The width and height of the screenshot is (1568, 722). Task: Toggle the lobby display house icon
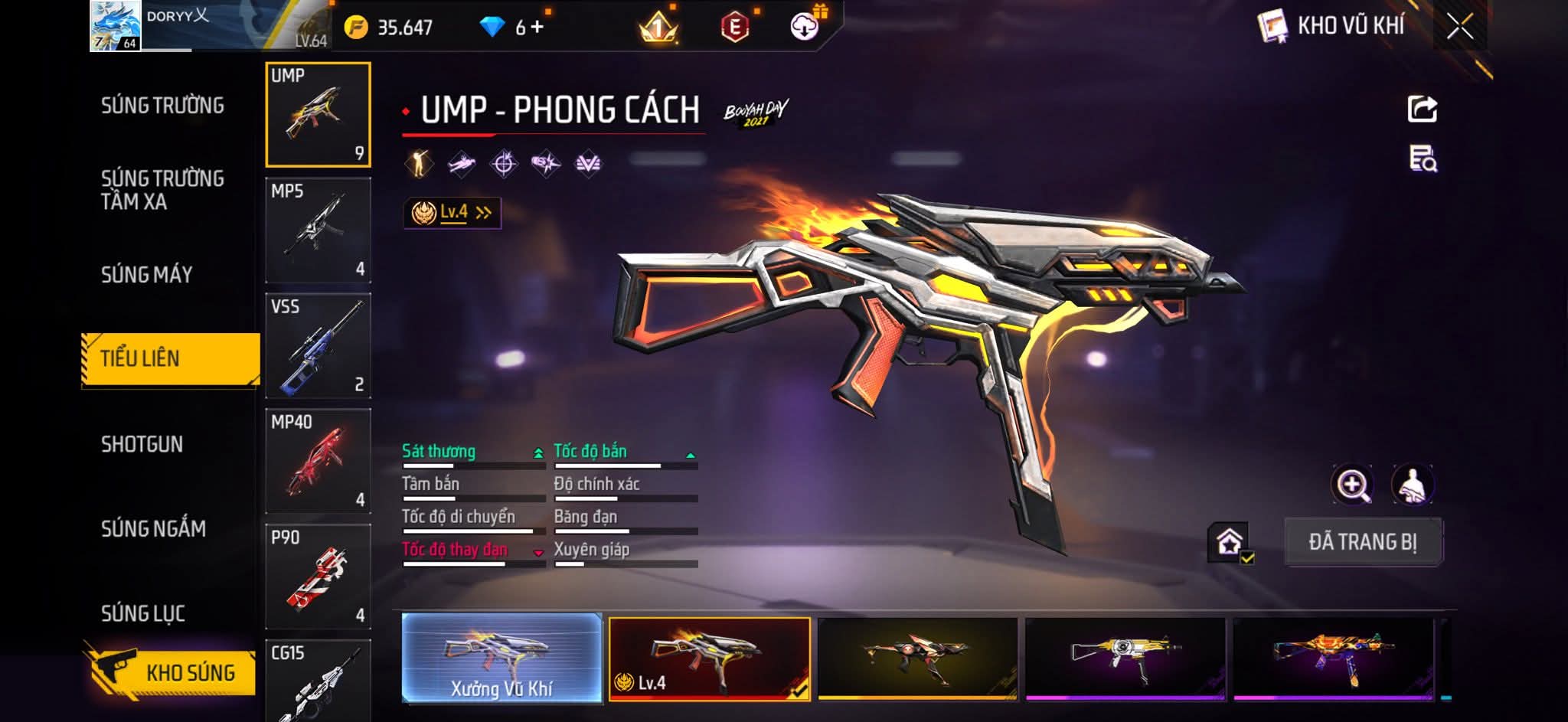tap(1230, 543)
